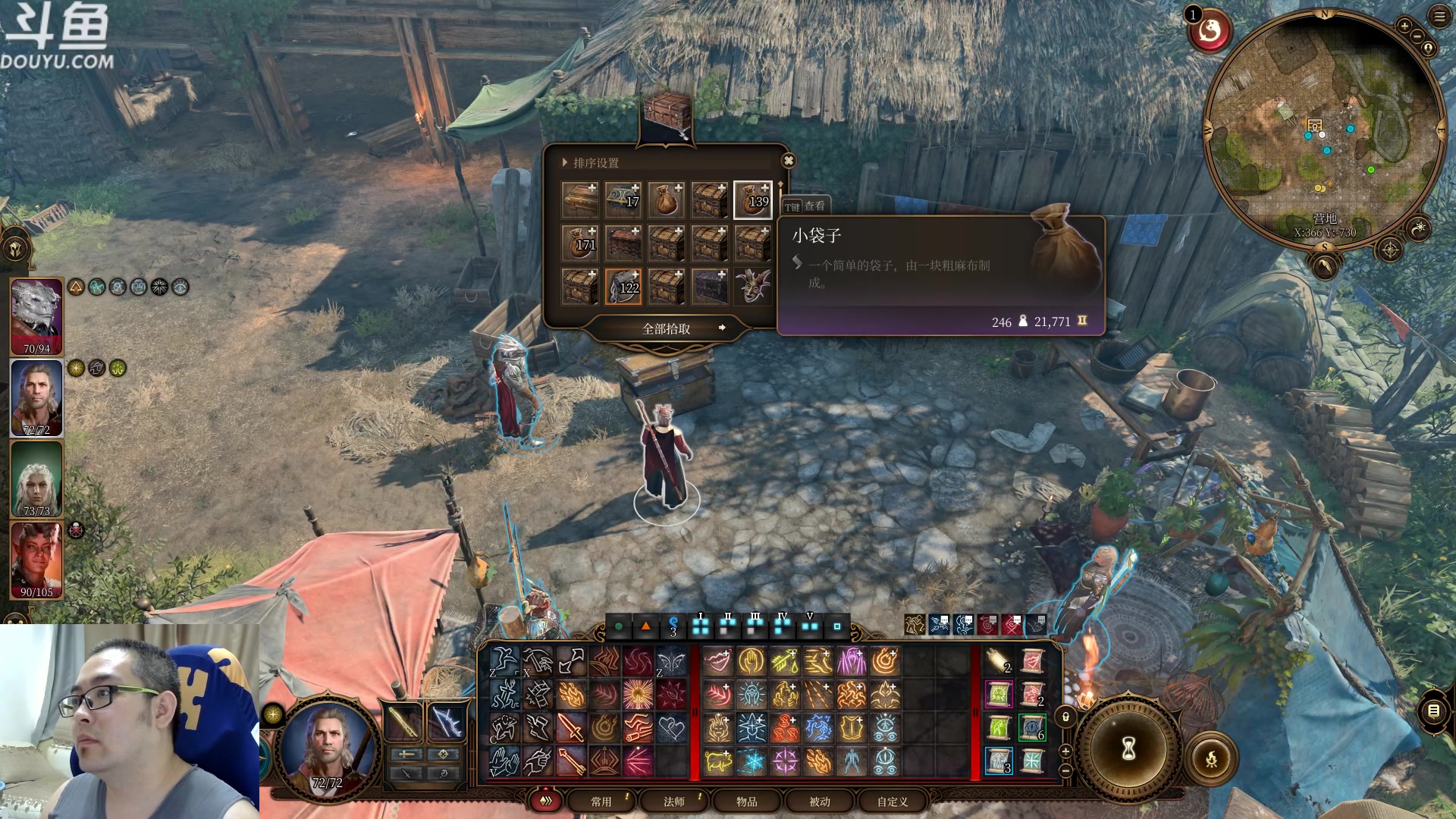Switch to the 自定义 custom tab

893,802
